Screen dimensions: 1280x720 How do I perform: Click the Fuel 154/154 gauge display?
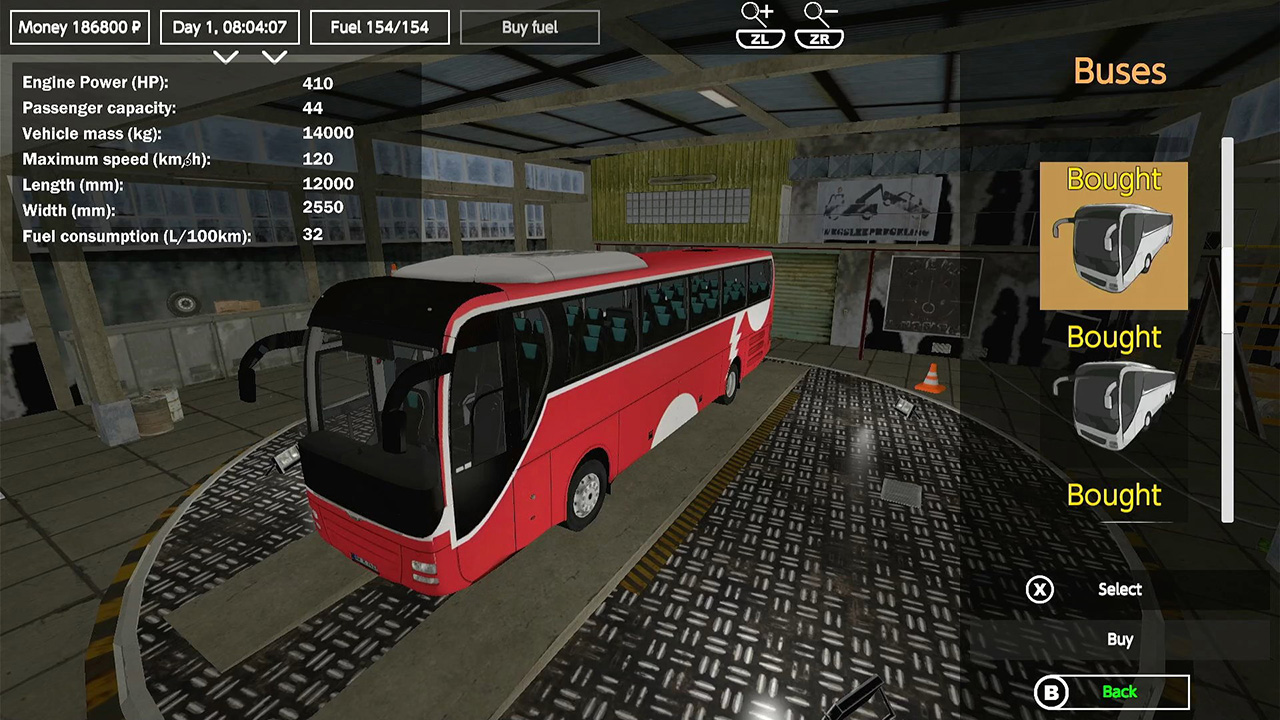(379, 27)
